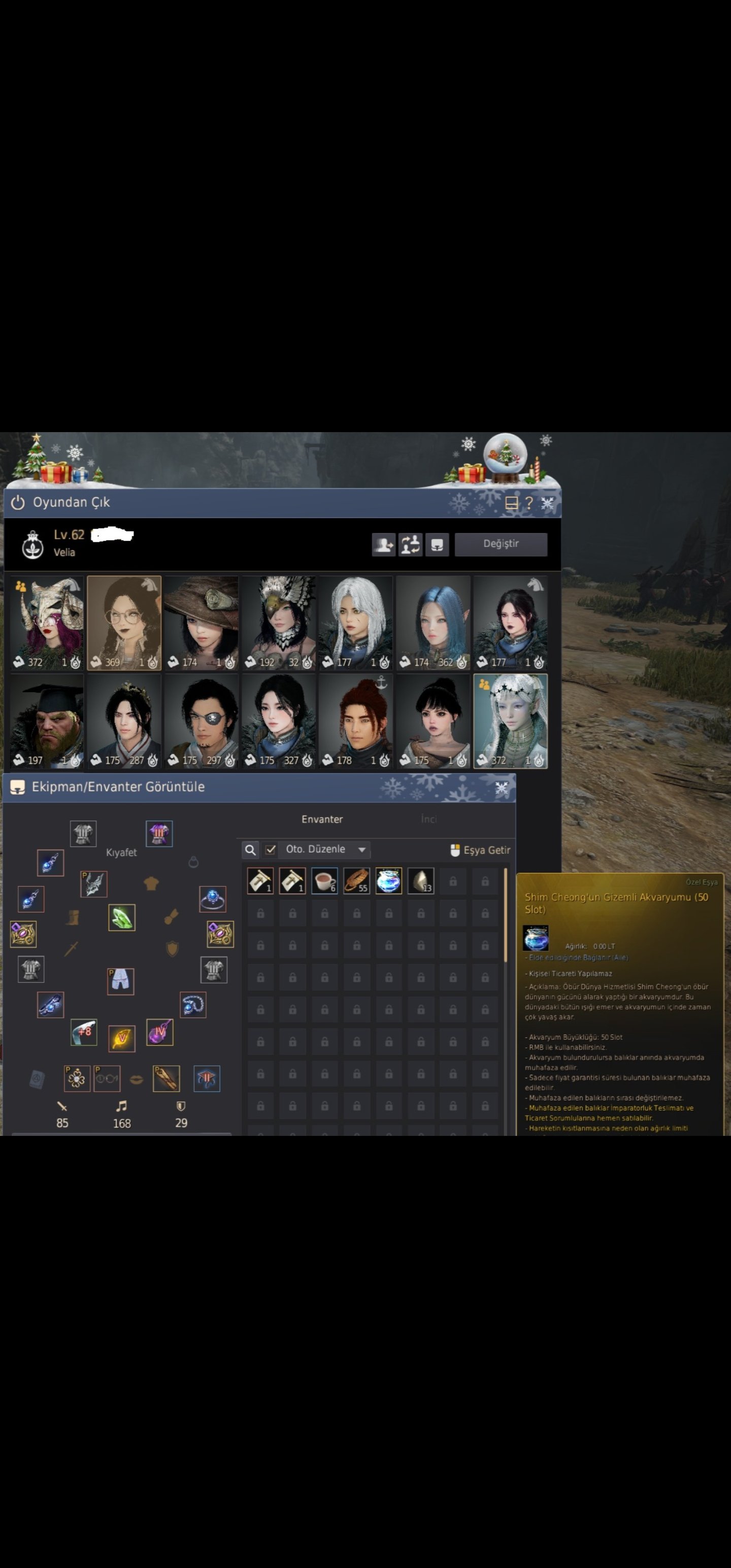Open the inventory search magnifier

250,850
